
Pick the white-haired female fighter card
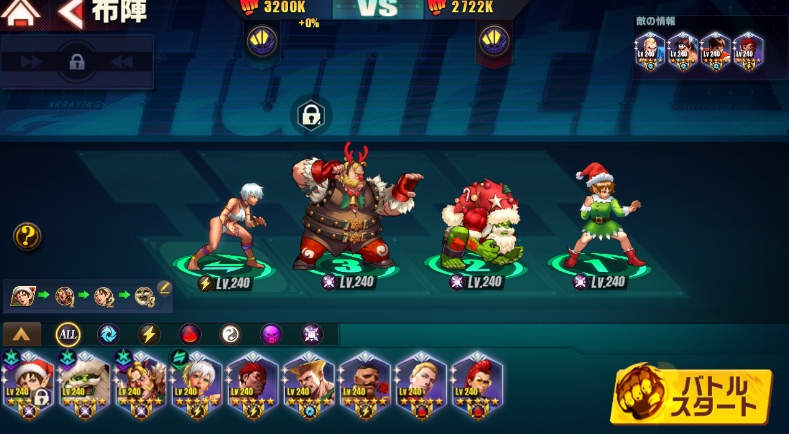point(197,384)
